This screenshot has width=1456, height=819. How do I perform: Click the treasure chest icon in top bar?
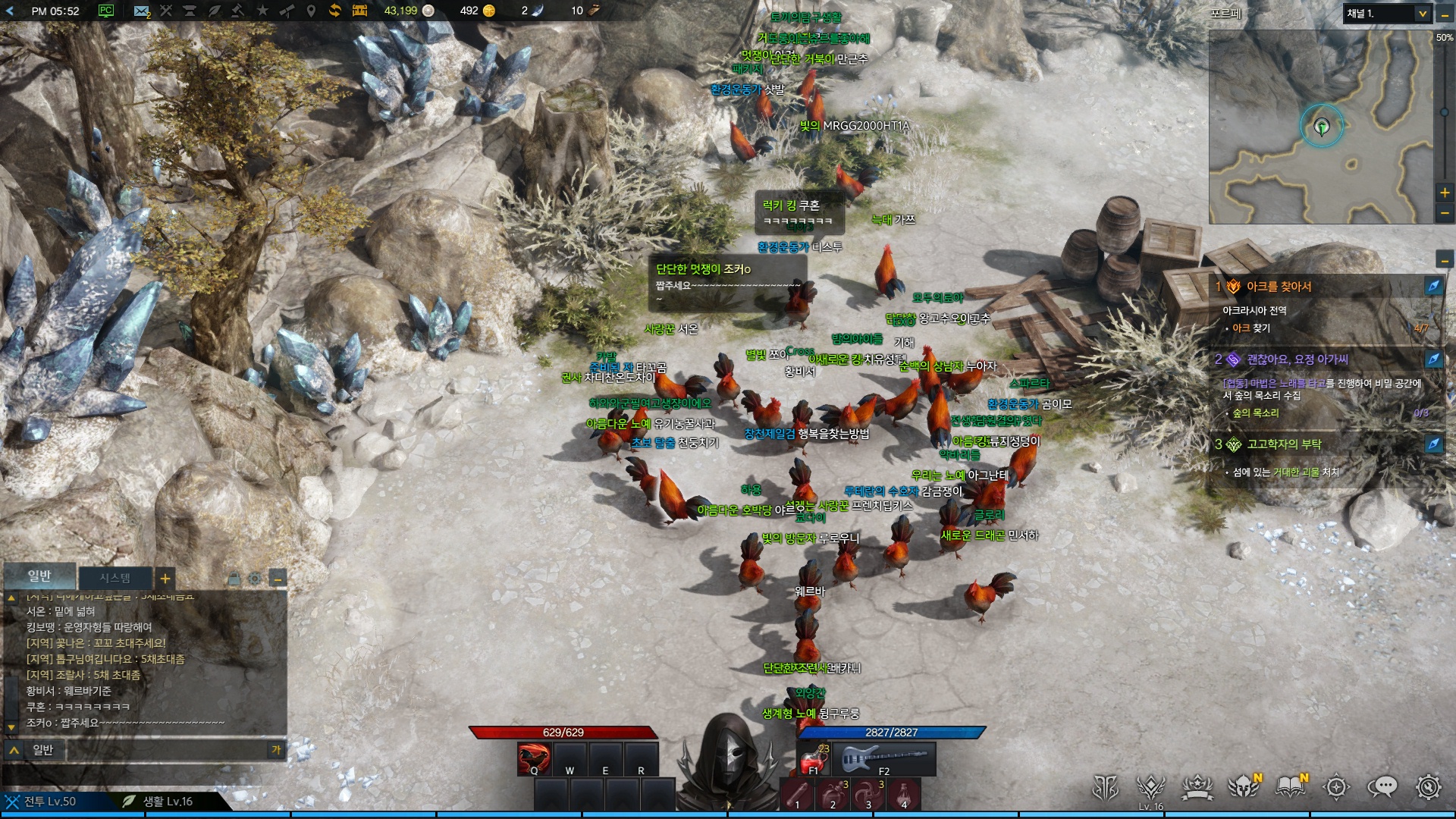[359, 11]
